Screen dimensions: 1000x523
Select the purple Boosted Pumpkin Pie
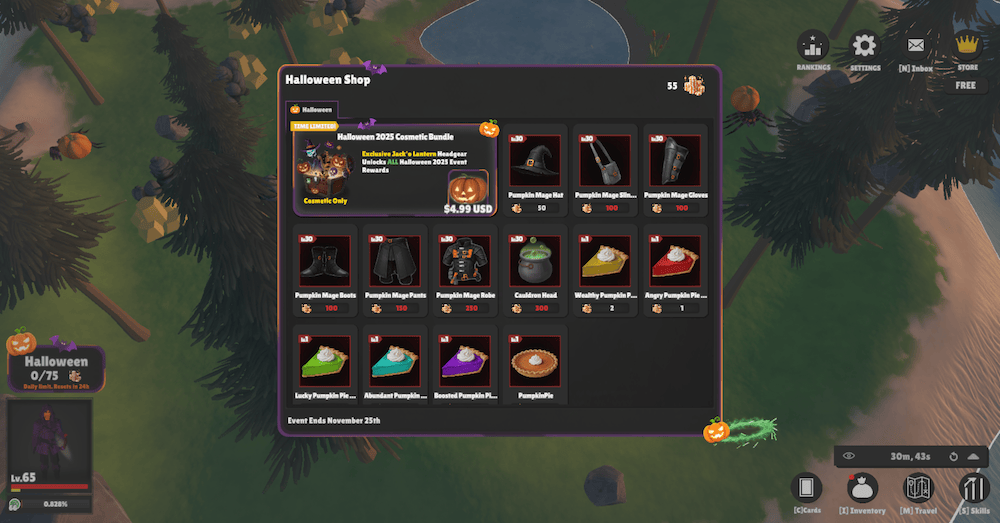[x=465, y=362]
